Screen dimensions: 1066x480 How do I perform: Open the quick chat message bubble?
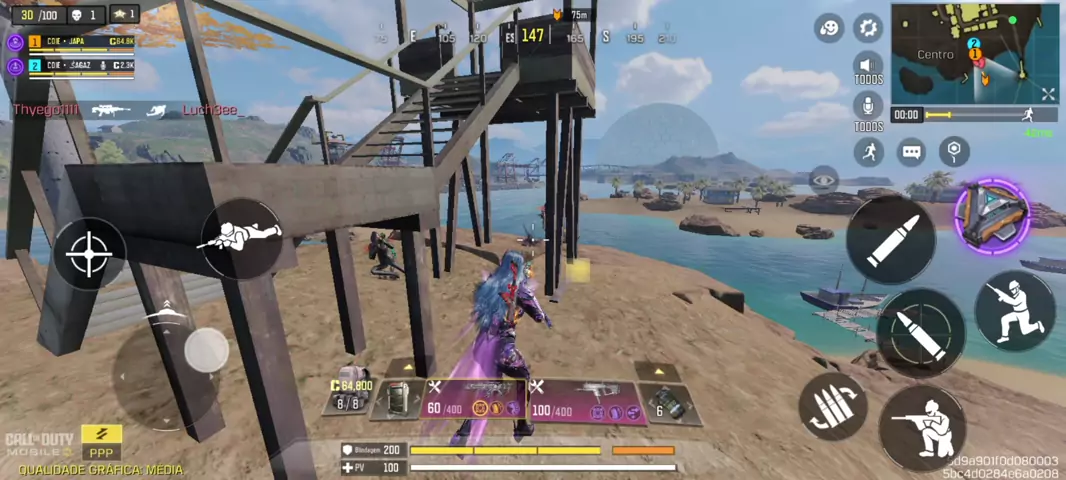911,152
